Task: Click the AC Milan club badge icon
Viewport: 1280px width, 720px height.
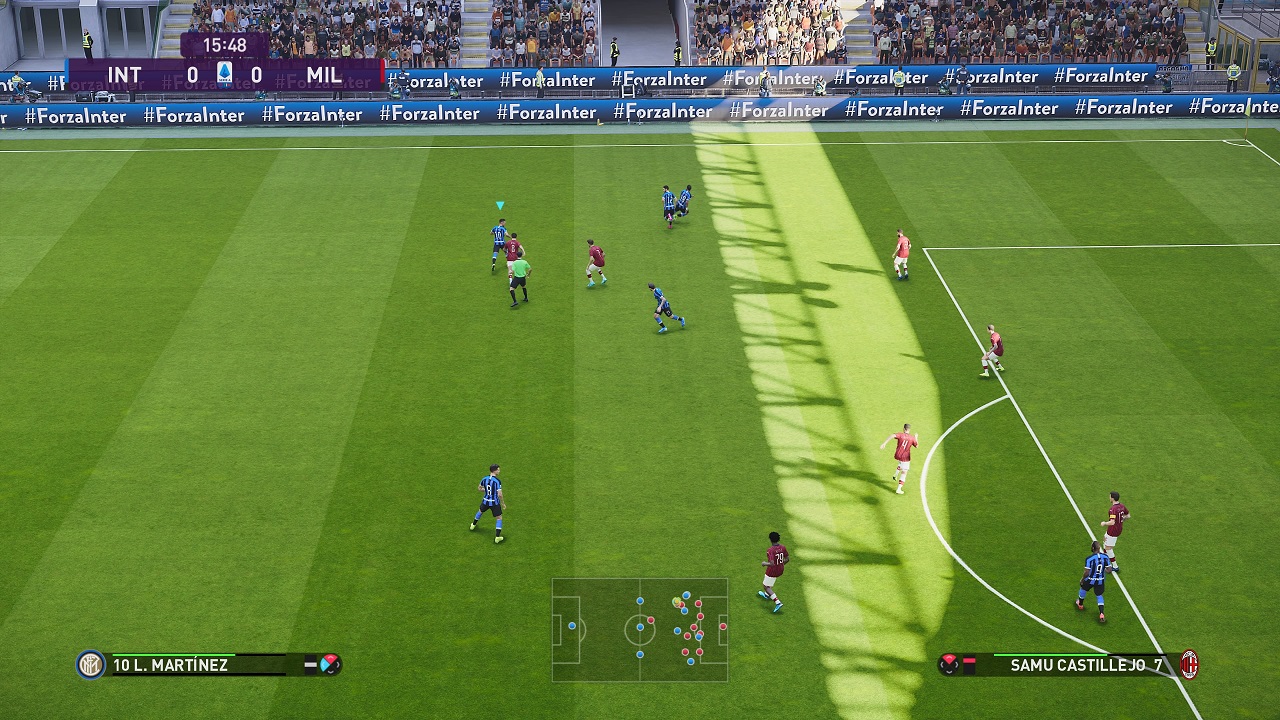Action: [1189, 664]
